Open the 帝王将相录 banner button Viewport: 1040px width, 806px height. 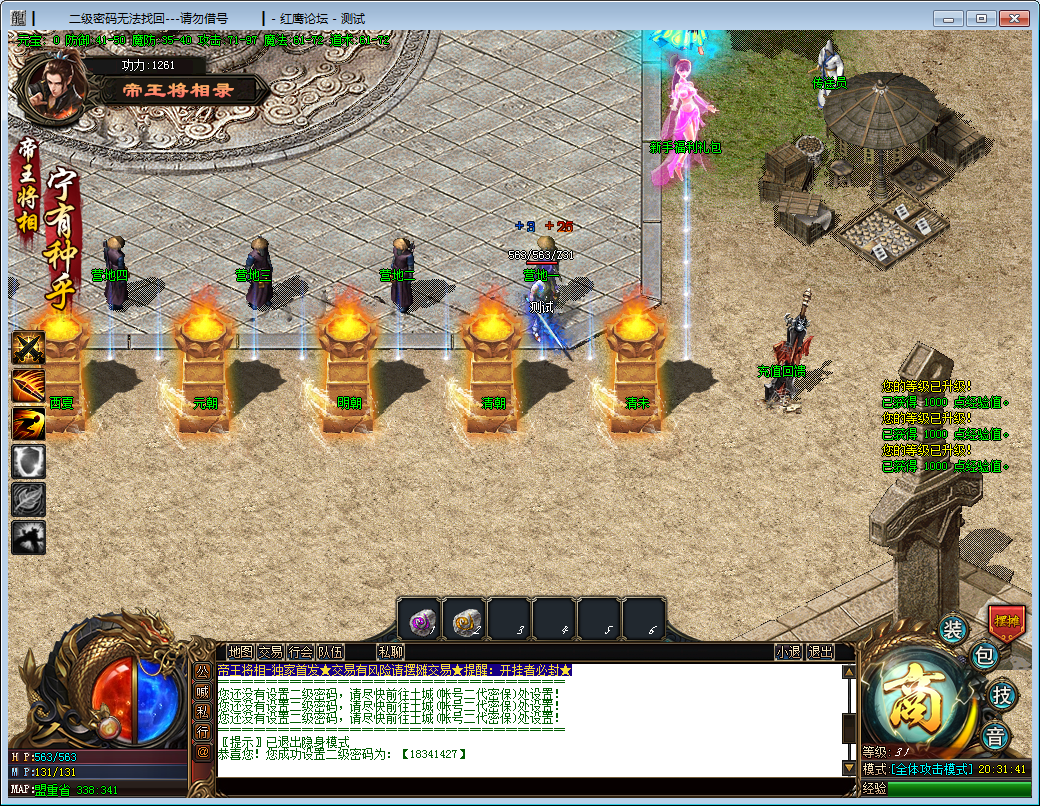click(x=180, y=90)
